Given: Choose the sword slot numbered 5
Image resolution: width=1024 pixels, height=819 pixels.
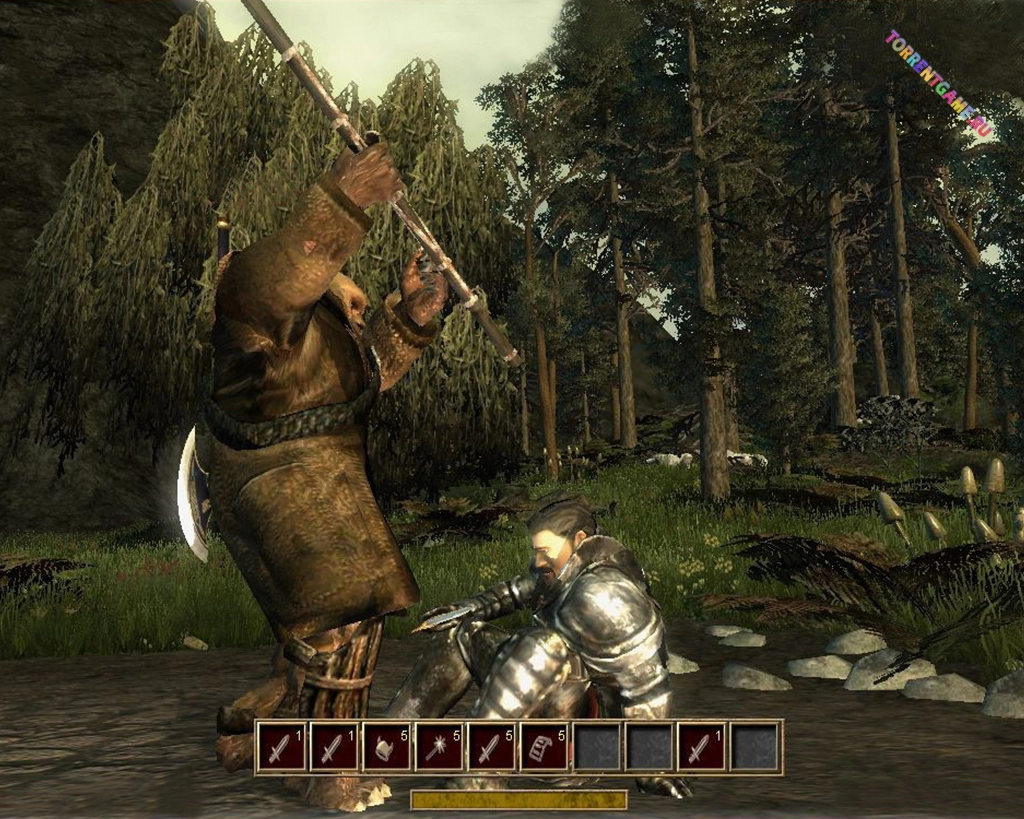Looking at the screenshot, I should 492,747.
